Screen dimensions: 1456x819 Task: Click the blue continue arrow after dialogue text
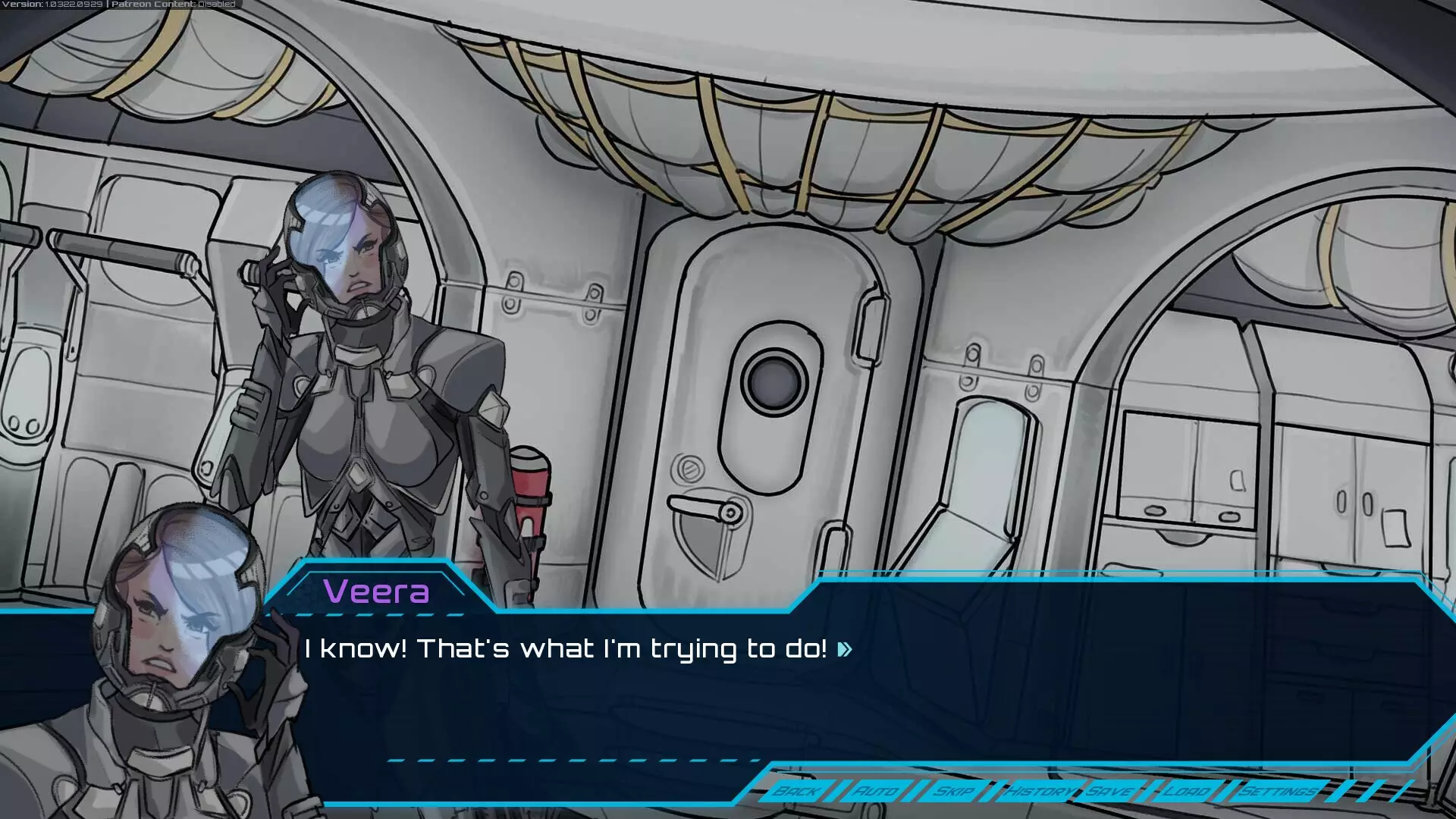pos(843,650)
